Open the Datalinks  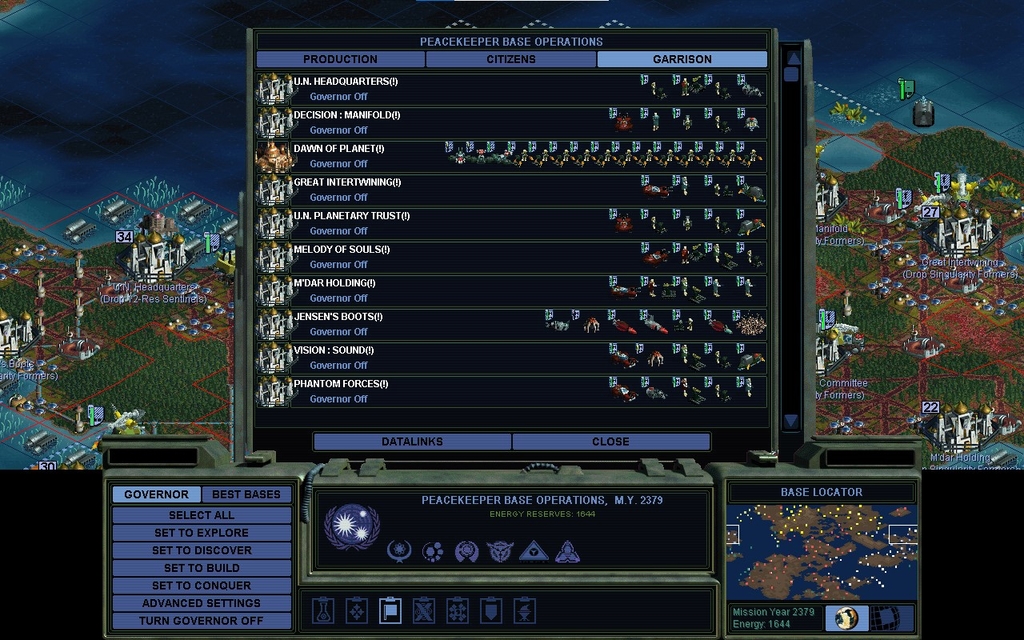412,441
